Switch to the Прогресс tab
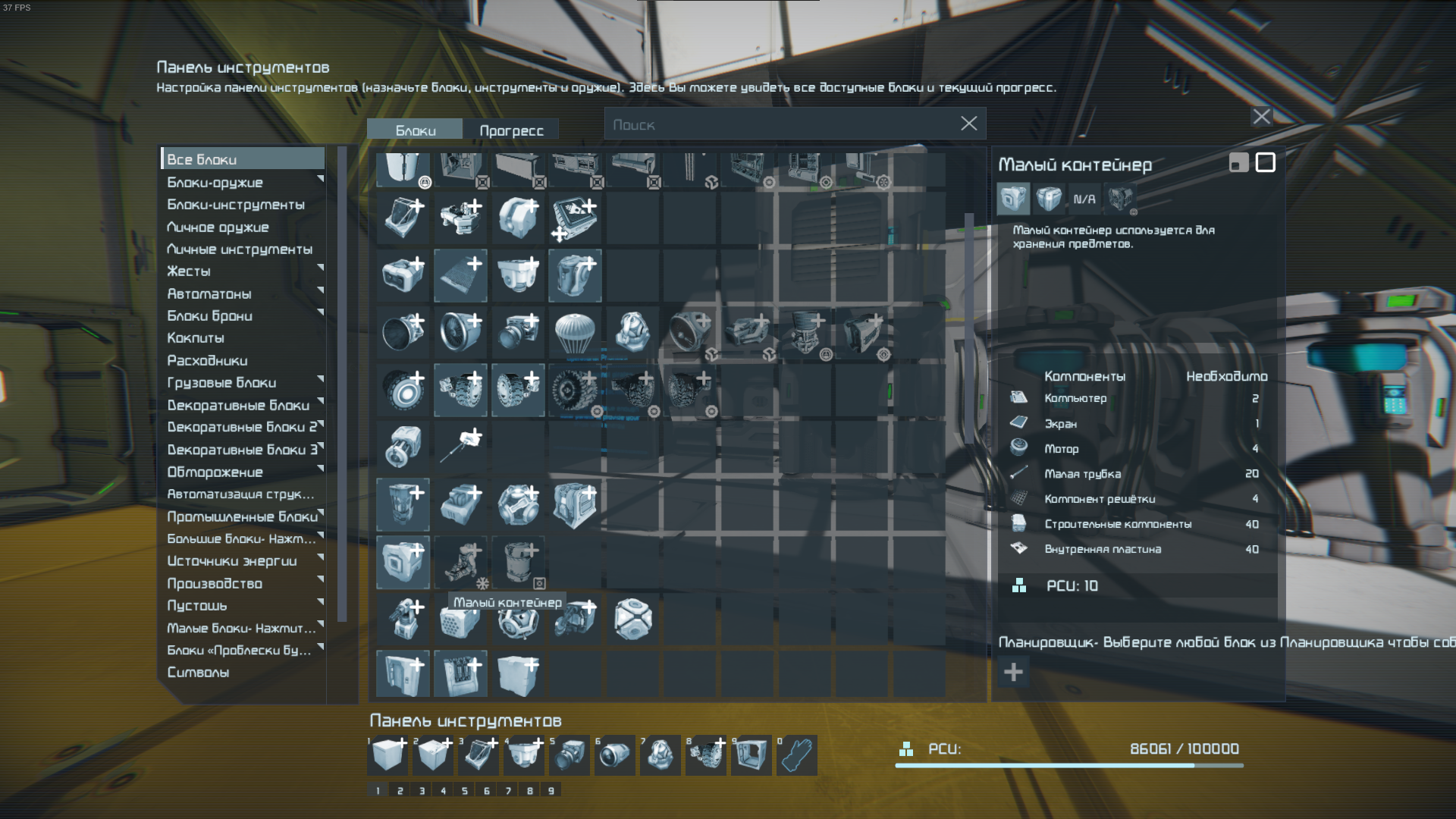This screenshot has width=1456, height=819. (511, 130)
